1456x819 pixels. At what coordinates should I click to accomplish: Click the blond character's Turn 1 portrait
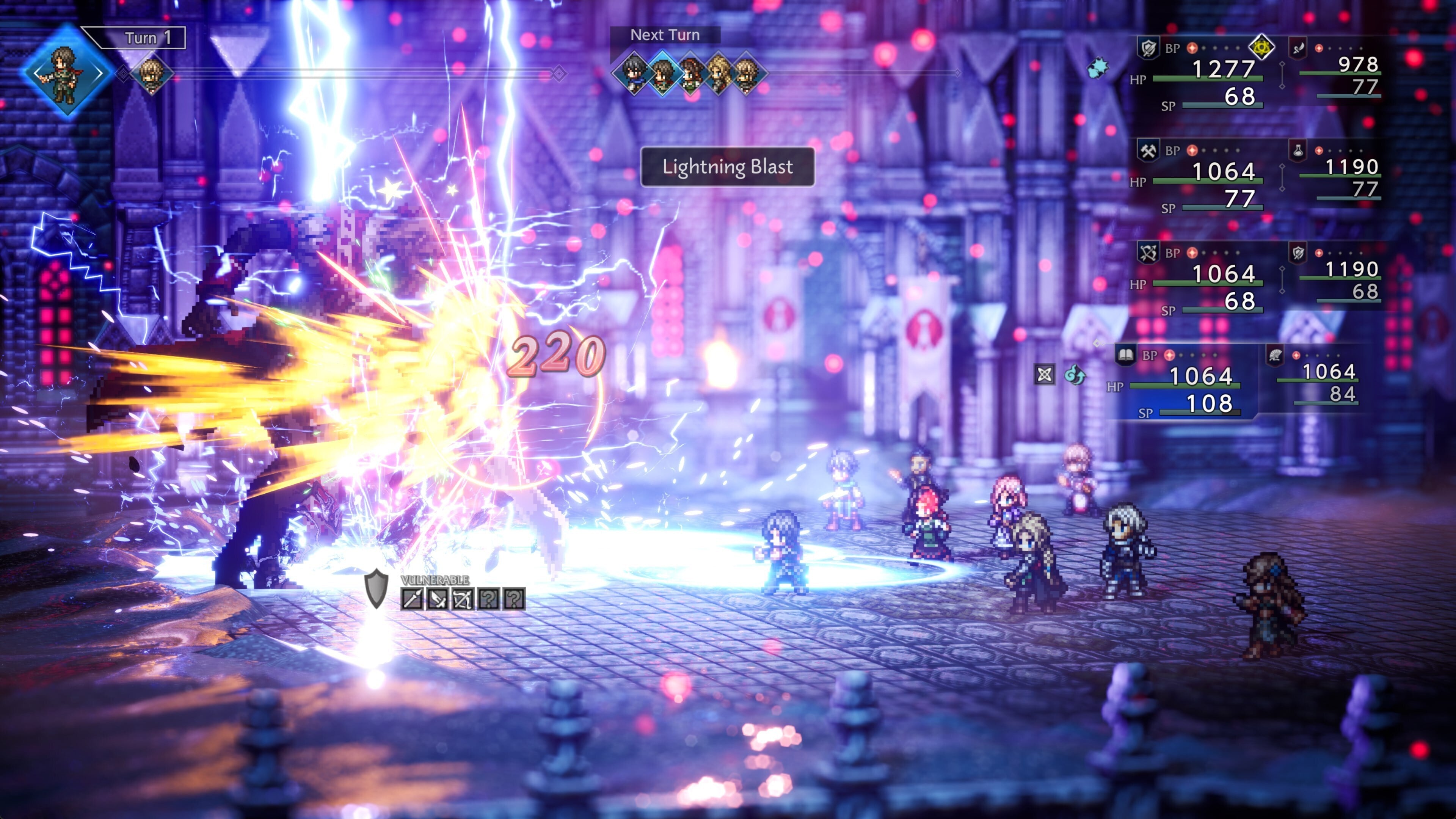(151, 74)
